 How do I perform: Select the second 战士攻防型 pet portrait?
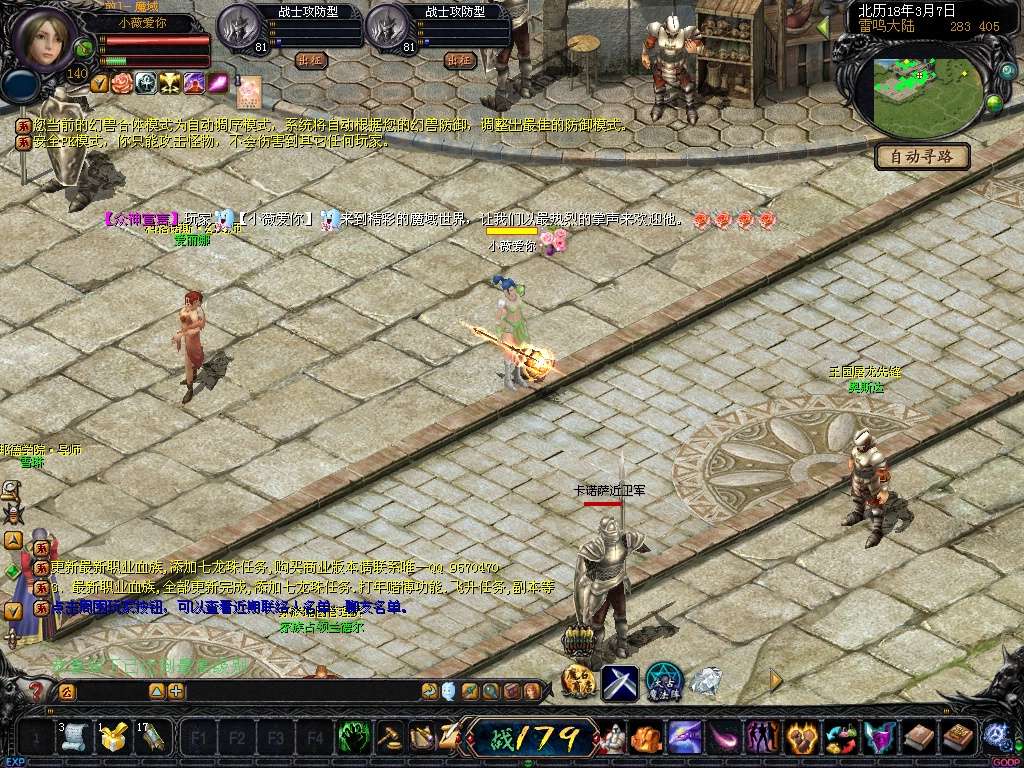(386, 26)
